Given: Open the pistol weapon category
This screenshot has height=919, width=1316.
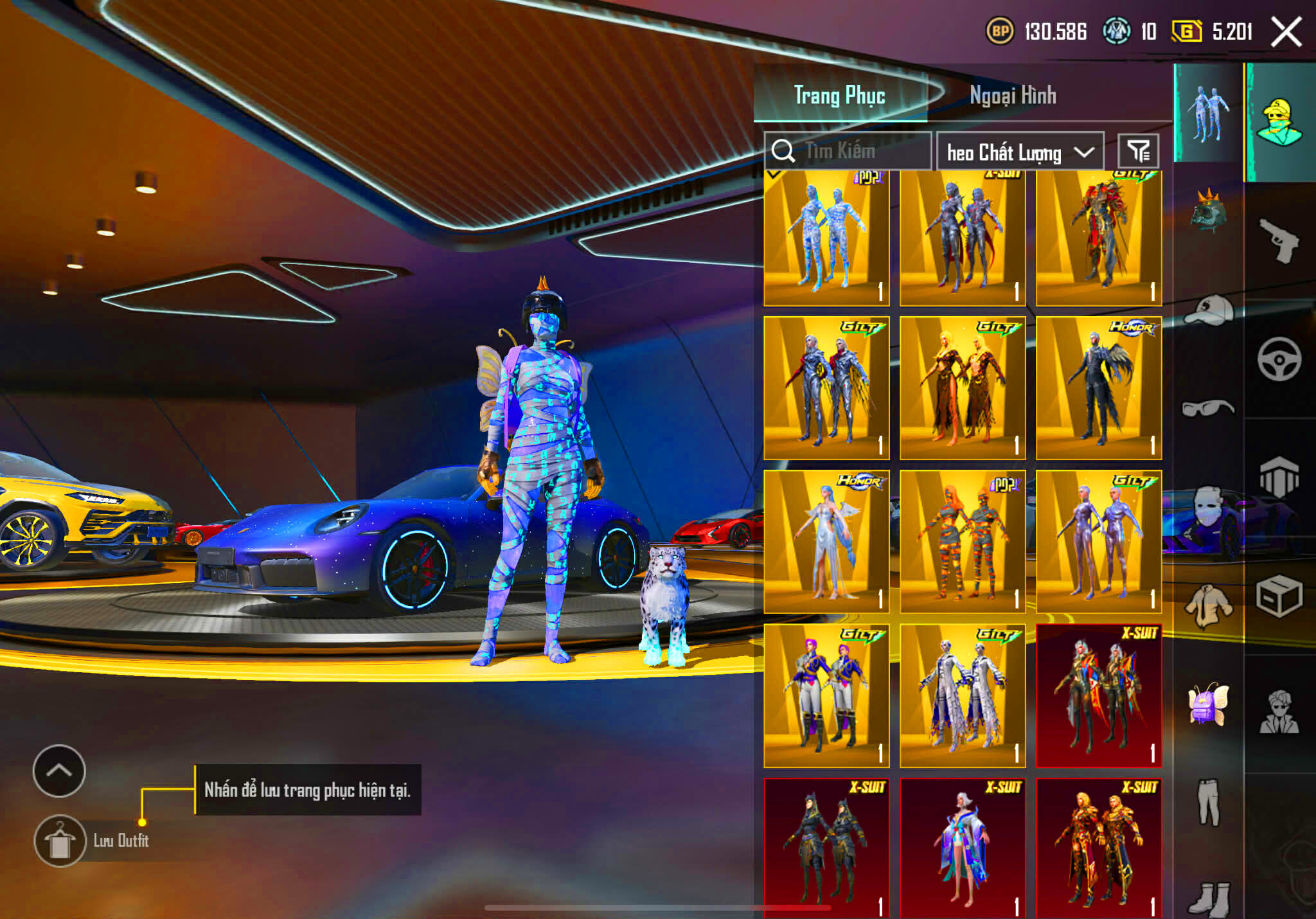Looking at the screenshot, I should point(1278,241).
